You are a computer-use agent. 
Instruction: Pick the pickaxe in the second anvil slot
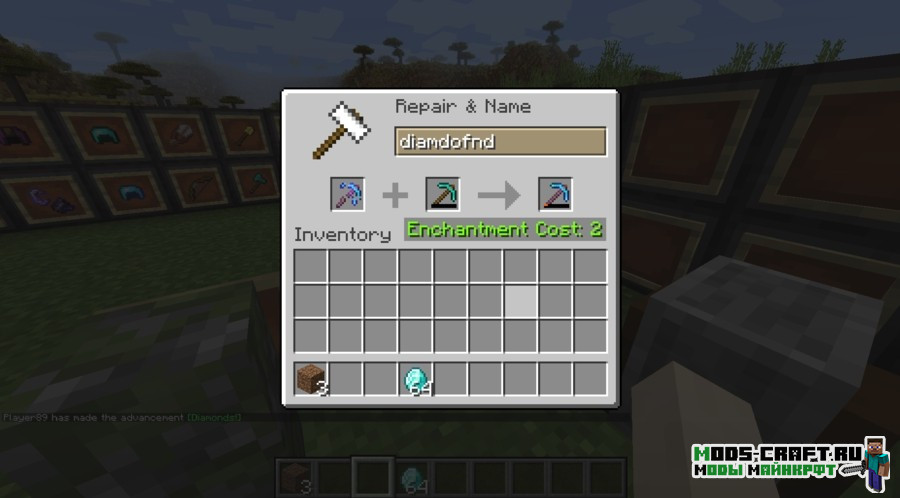(x=442, y=194)
